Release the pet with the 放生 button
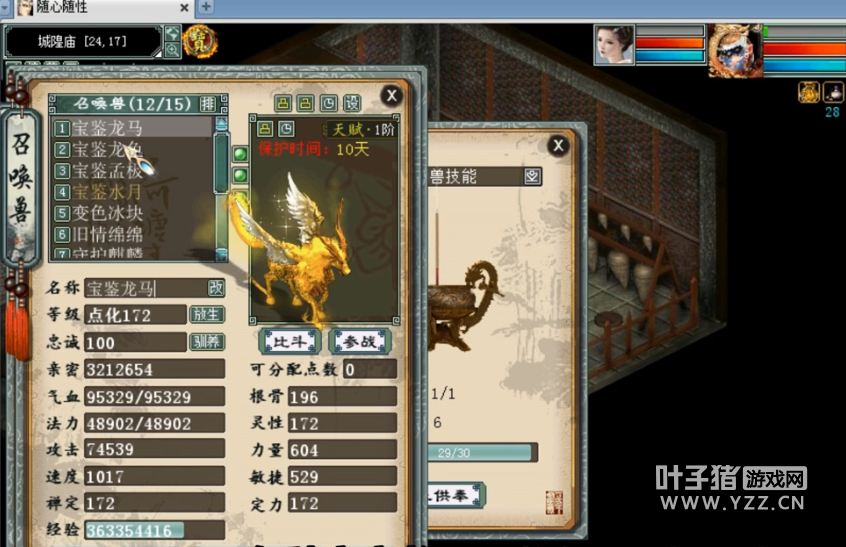 [207, 315]
